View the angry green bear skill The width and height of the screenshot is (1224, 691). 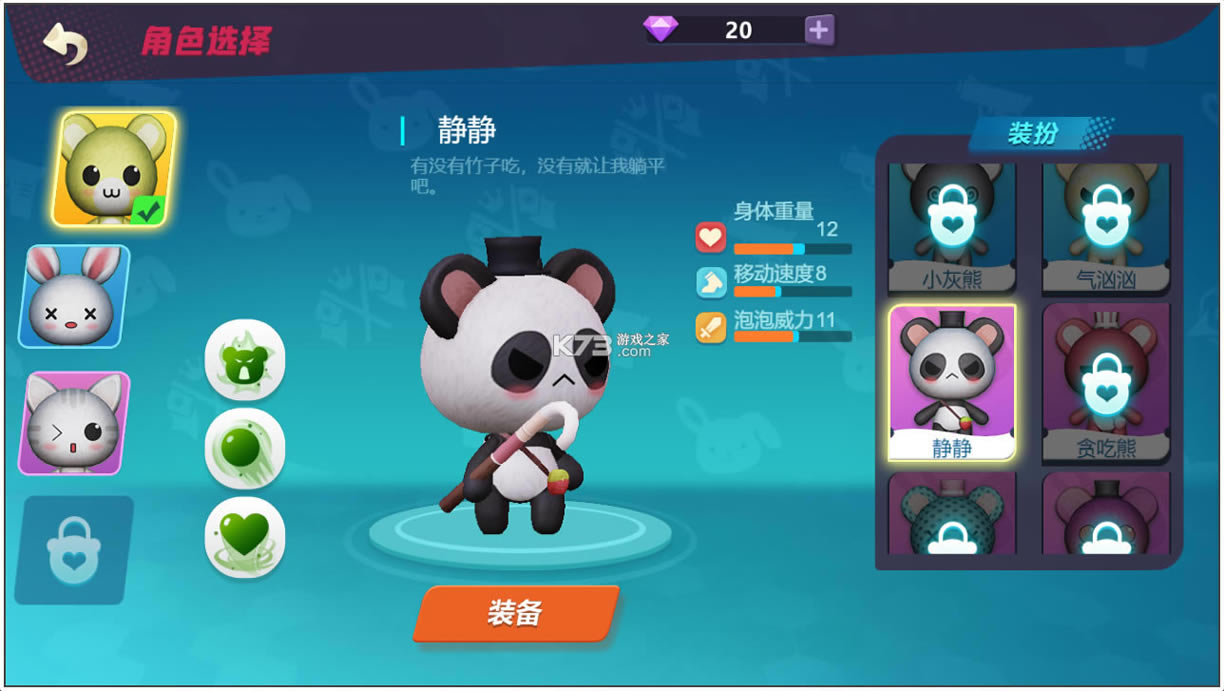[245, 360]
